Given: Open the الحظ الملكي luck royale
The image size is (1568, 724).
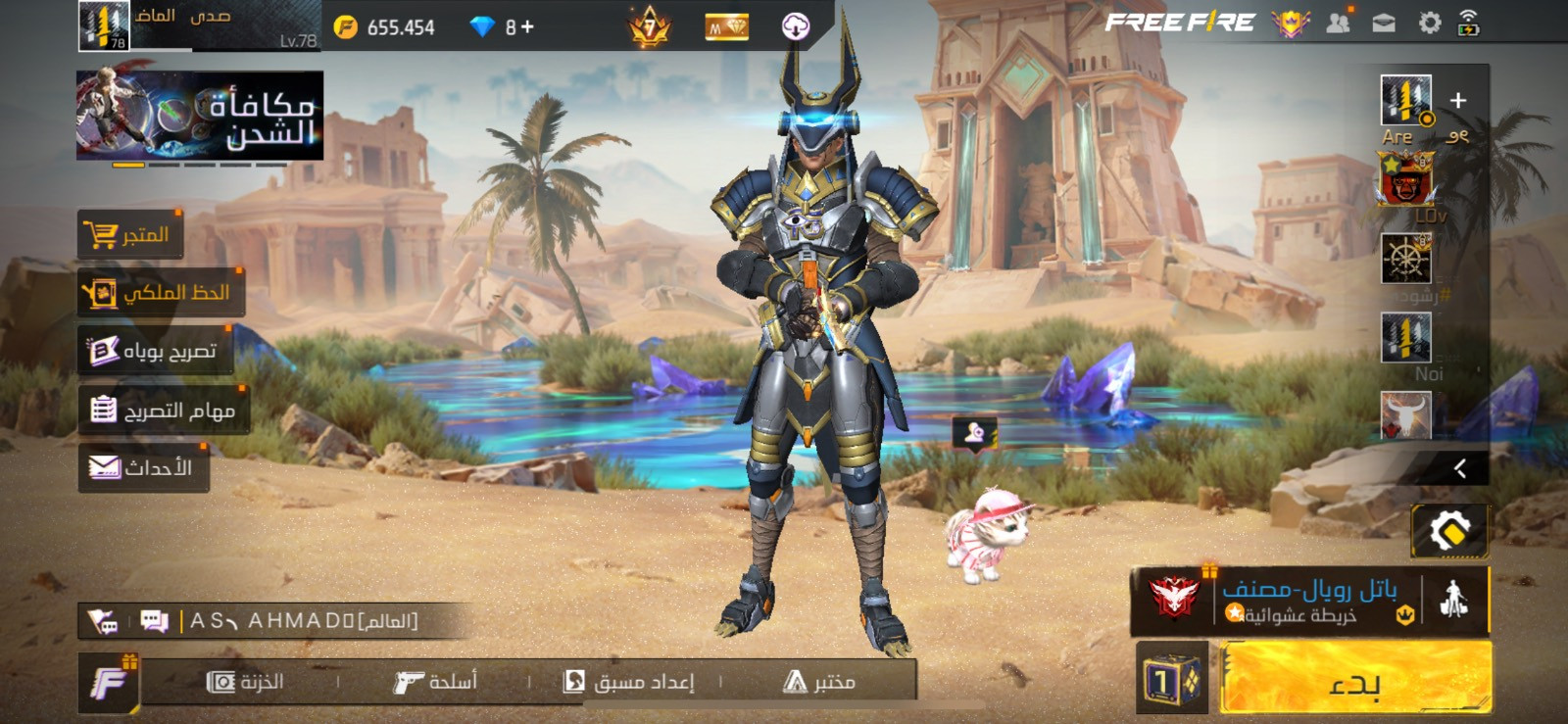Looking at the screenshot, I should pyautogui.click(x=161, y=293).
